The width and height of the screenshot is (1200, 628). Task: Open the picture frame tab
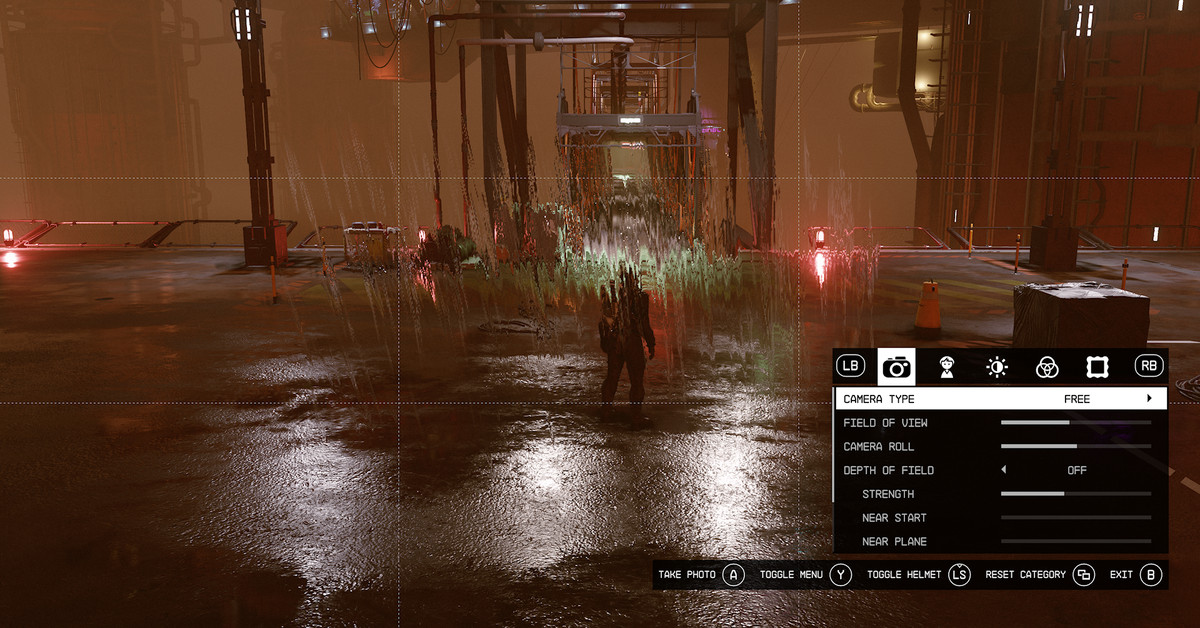1097,367
